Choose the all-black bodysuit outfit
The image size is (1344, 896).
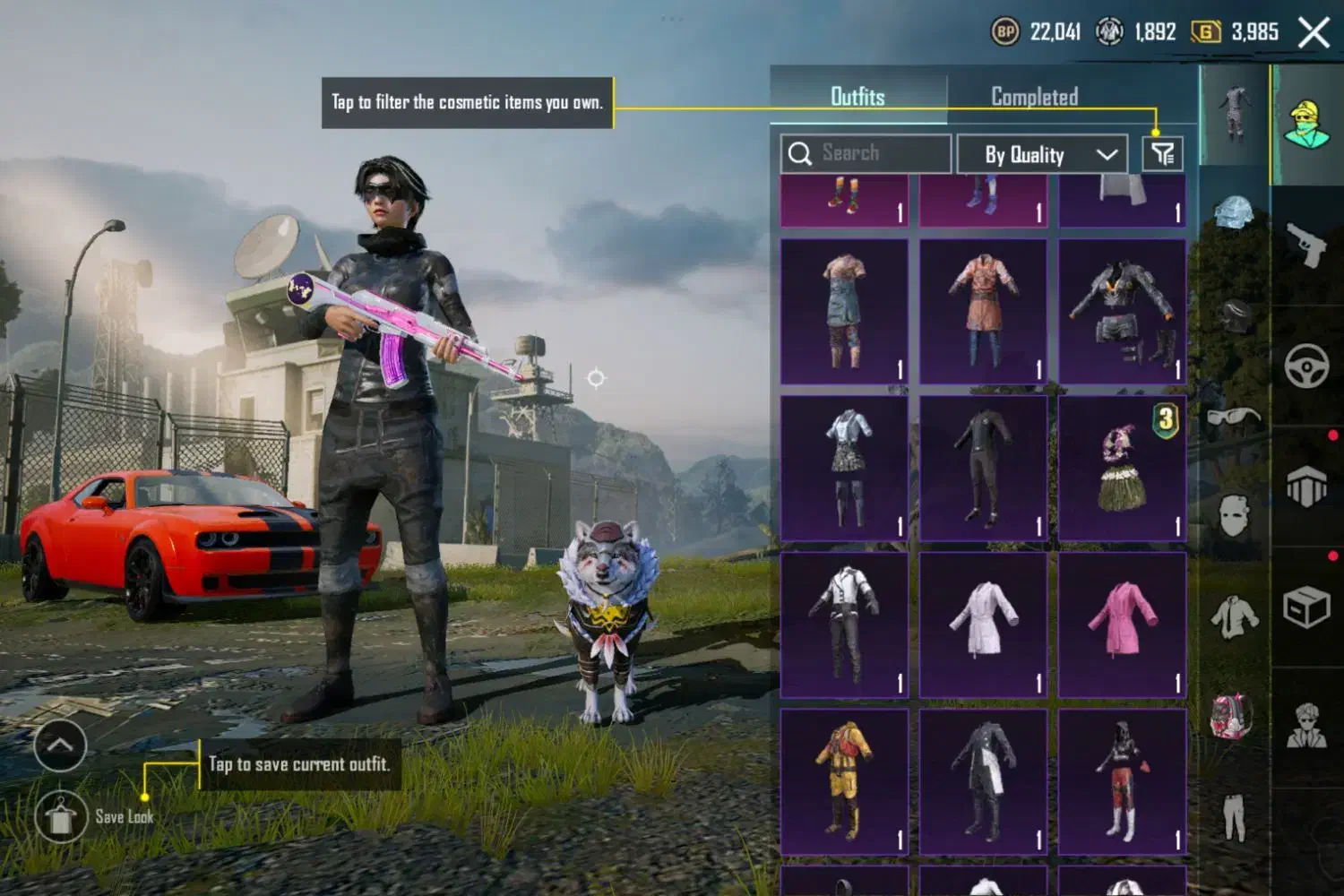983,468
